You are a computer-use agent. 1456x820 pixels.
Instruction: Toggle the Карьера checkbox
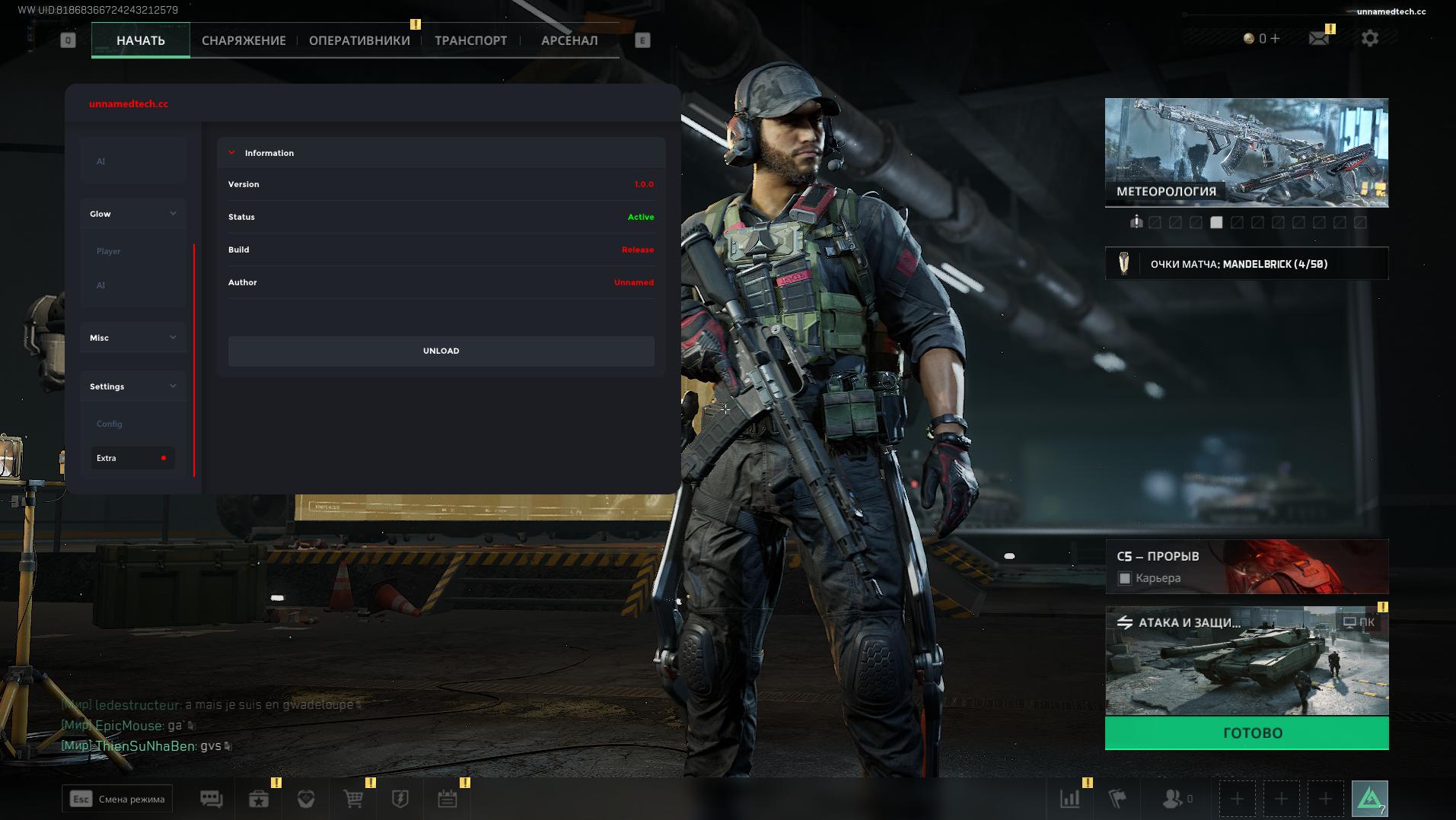[x=1125, y=579]
